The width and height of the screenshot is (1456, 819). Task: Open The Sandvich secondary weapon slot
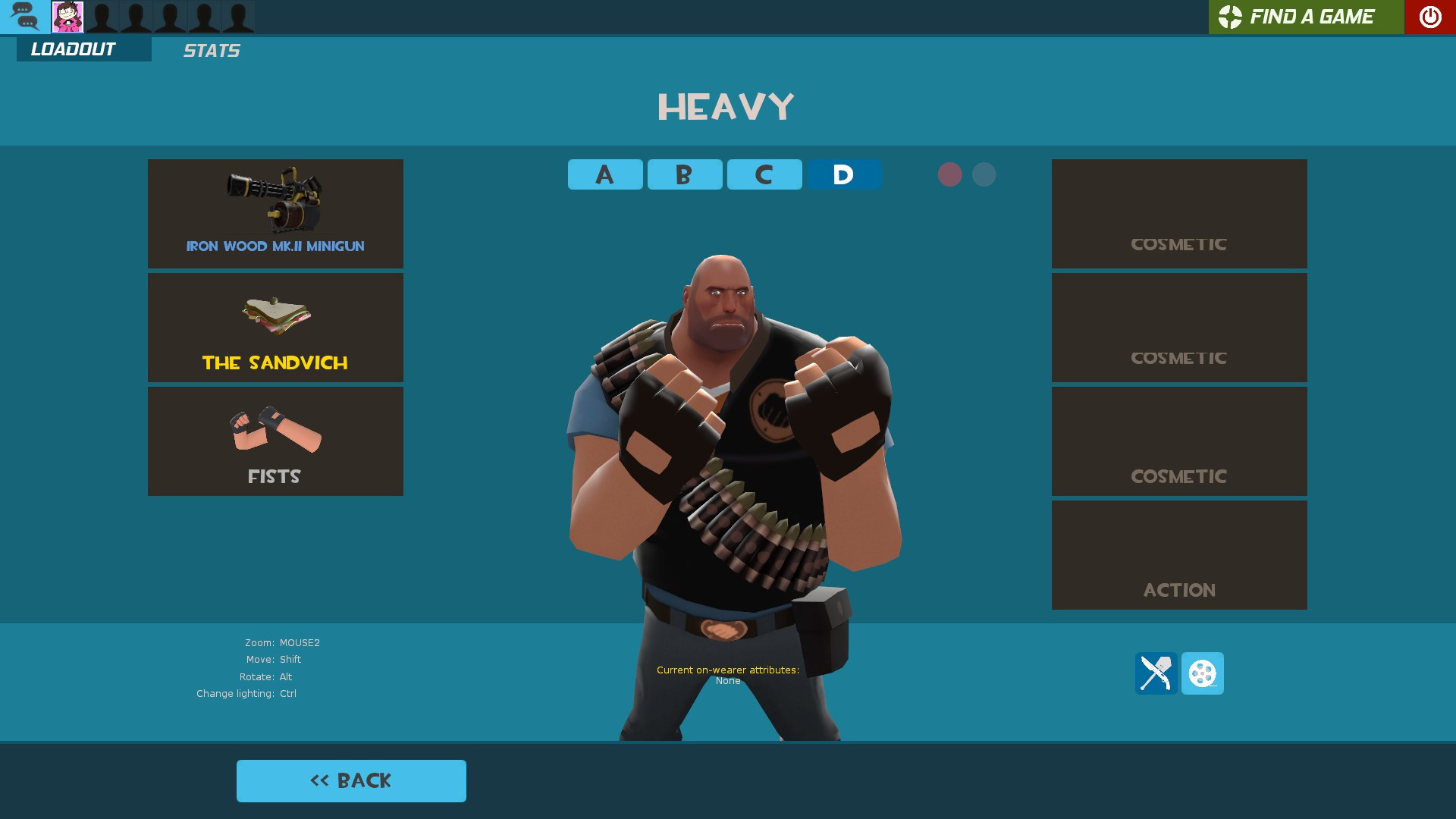pyautogui.click(x=275, y=327)
